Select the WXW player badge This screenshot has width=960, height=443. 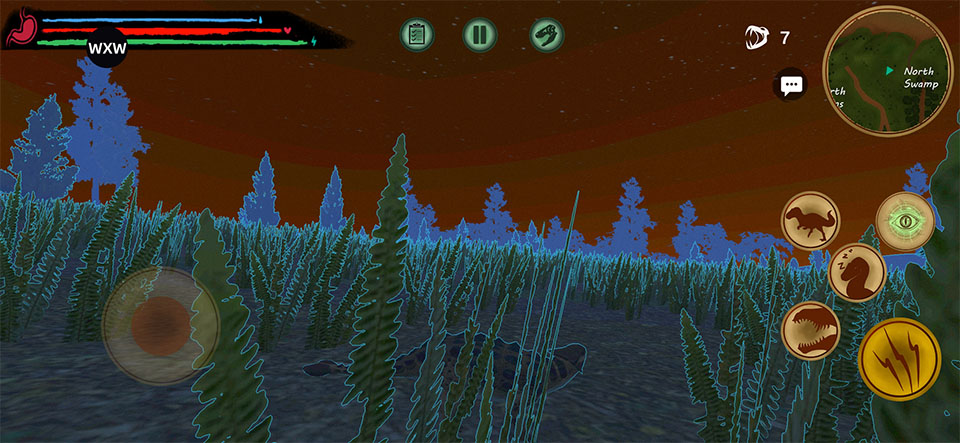106,48
